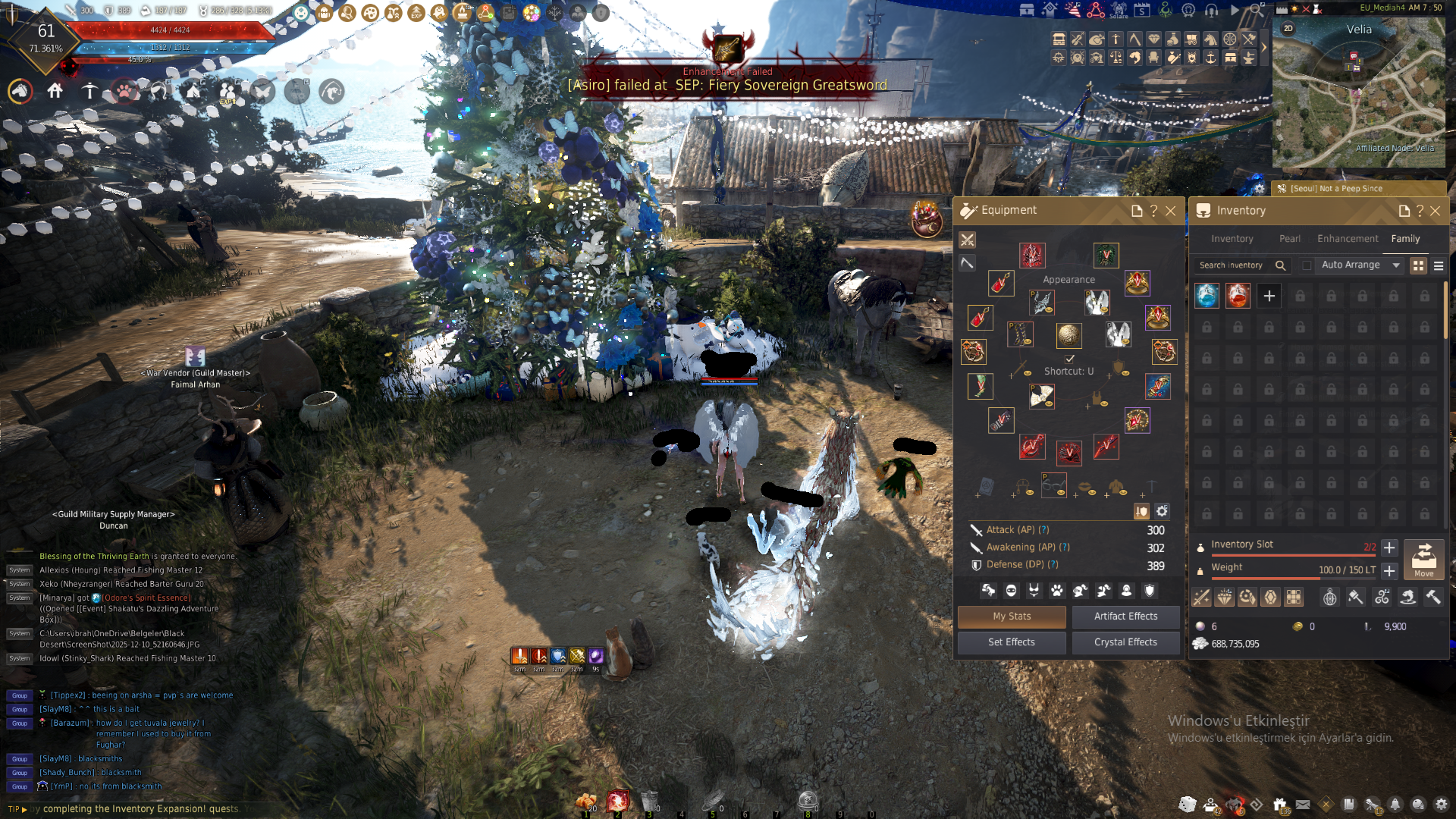
Task: Open Crystal Effects
Action: (1125, 642)
